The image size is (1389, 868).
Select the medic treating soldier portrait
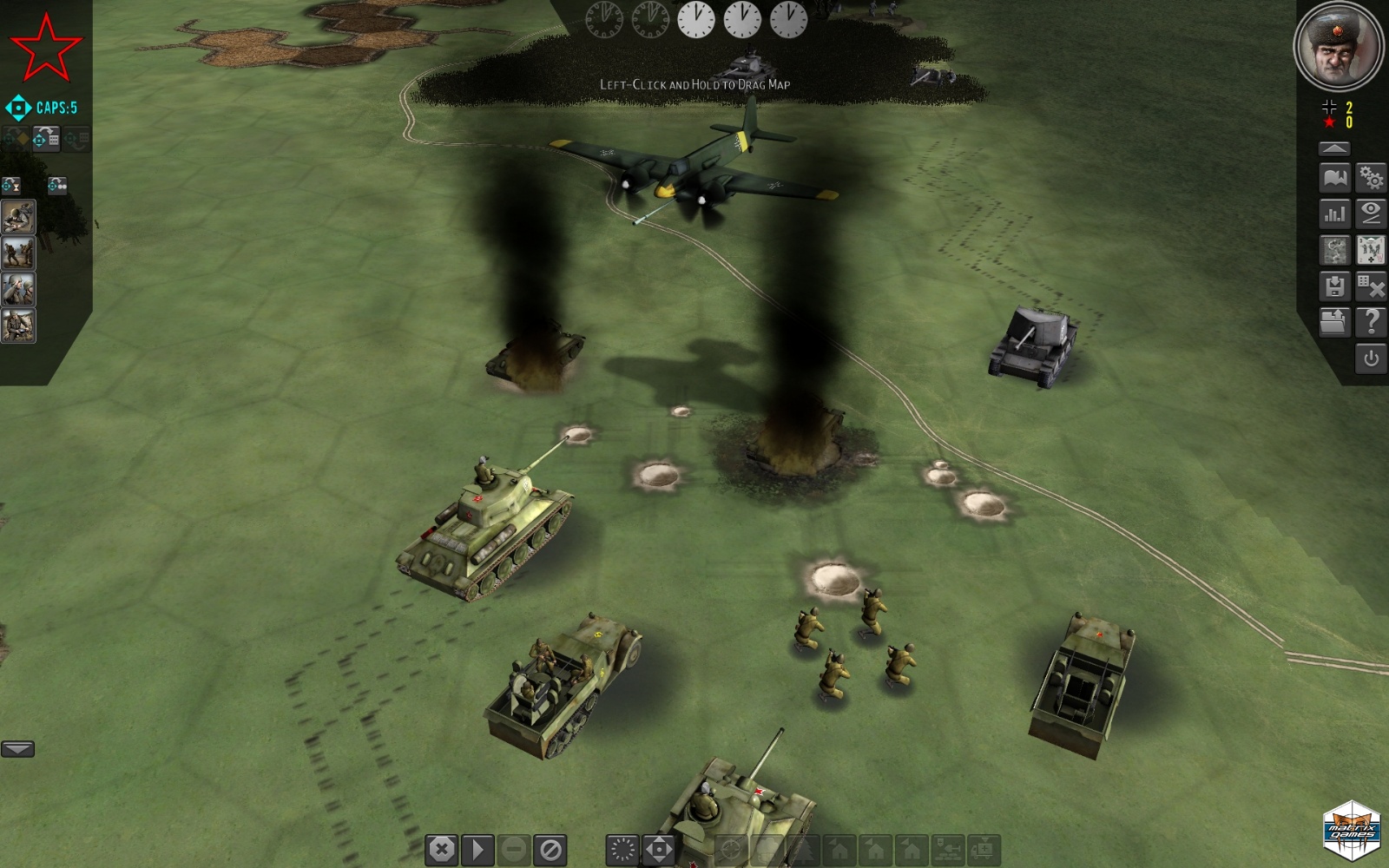tap(18, 218)
